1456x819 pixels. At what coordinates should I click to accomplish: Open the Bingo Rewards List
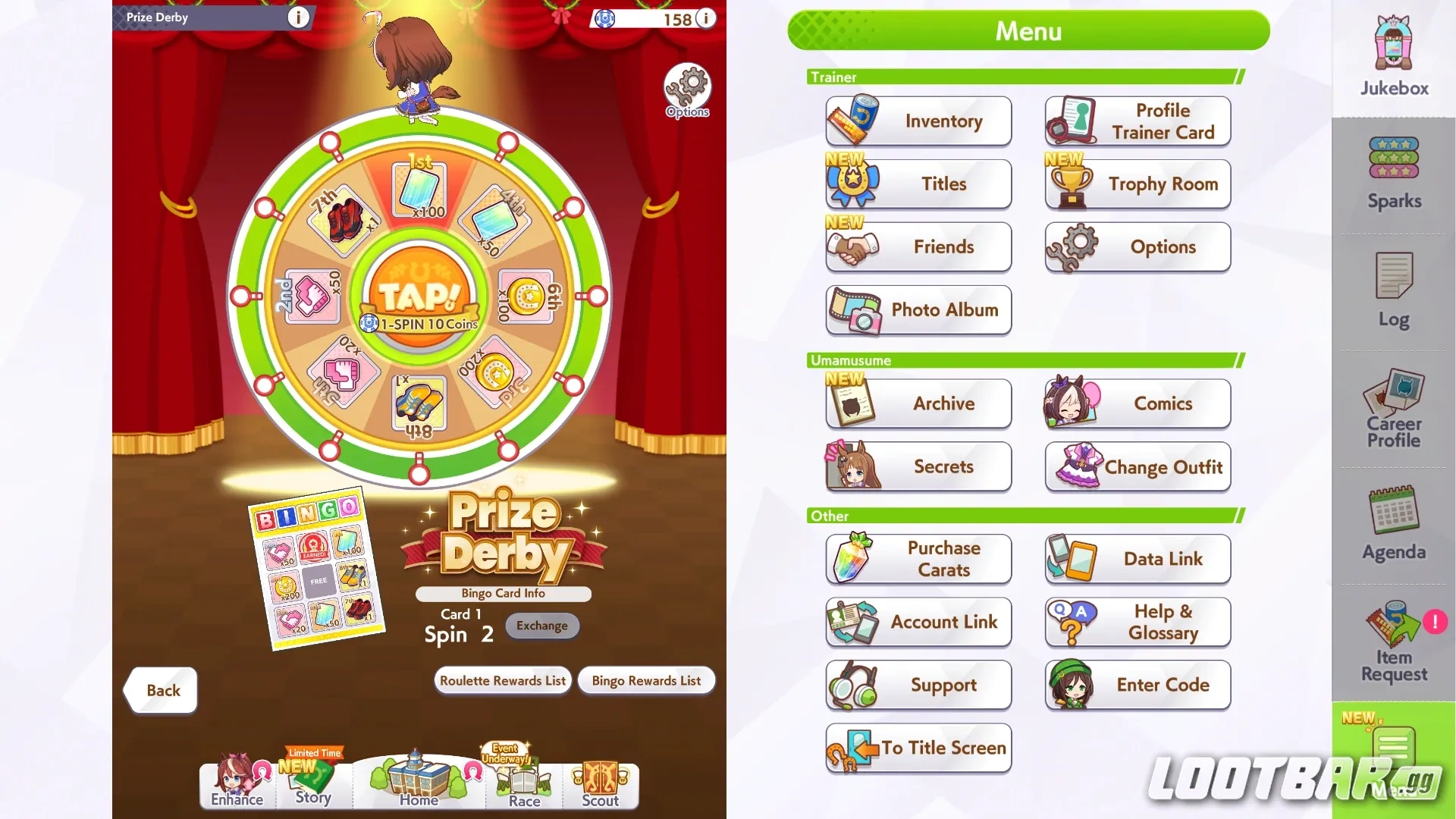pyautogui.click(x=646, y=680)
